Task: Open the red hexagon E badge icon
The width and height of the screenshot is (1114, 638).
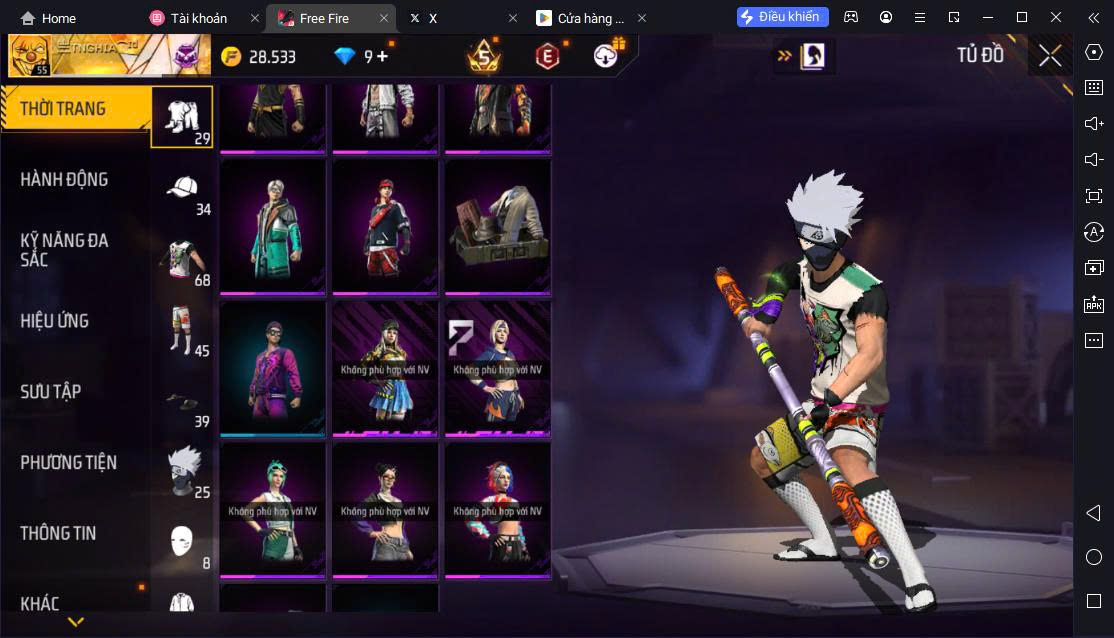Action: (x=546, y=57)
